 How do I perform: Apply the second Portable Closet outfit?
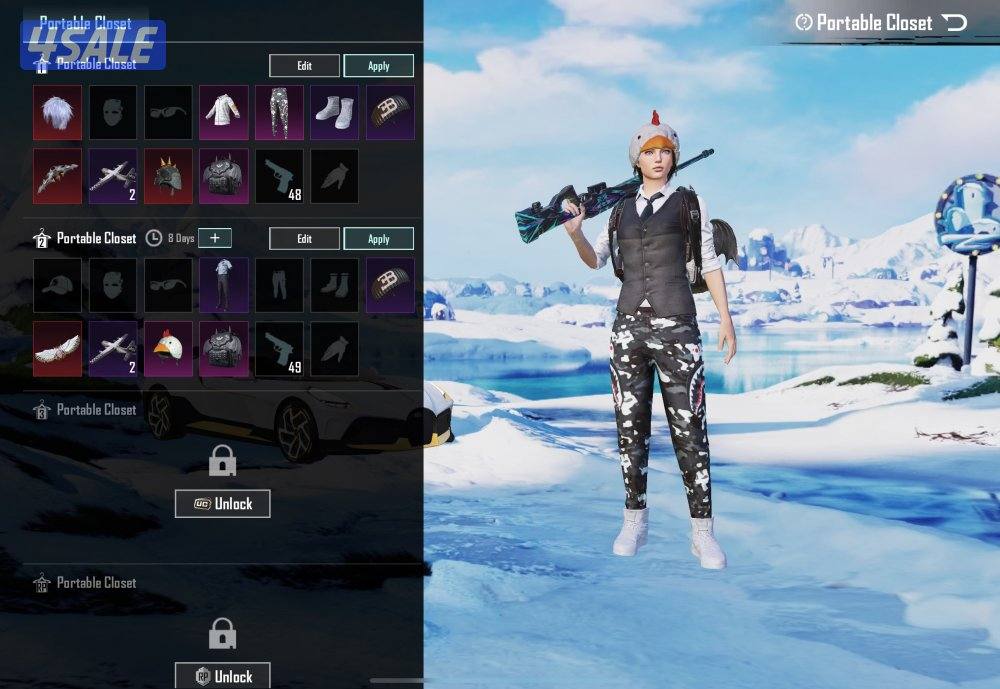(379, 239)
